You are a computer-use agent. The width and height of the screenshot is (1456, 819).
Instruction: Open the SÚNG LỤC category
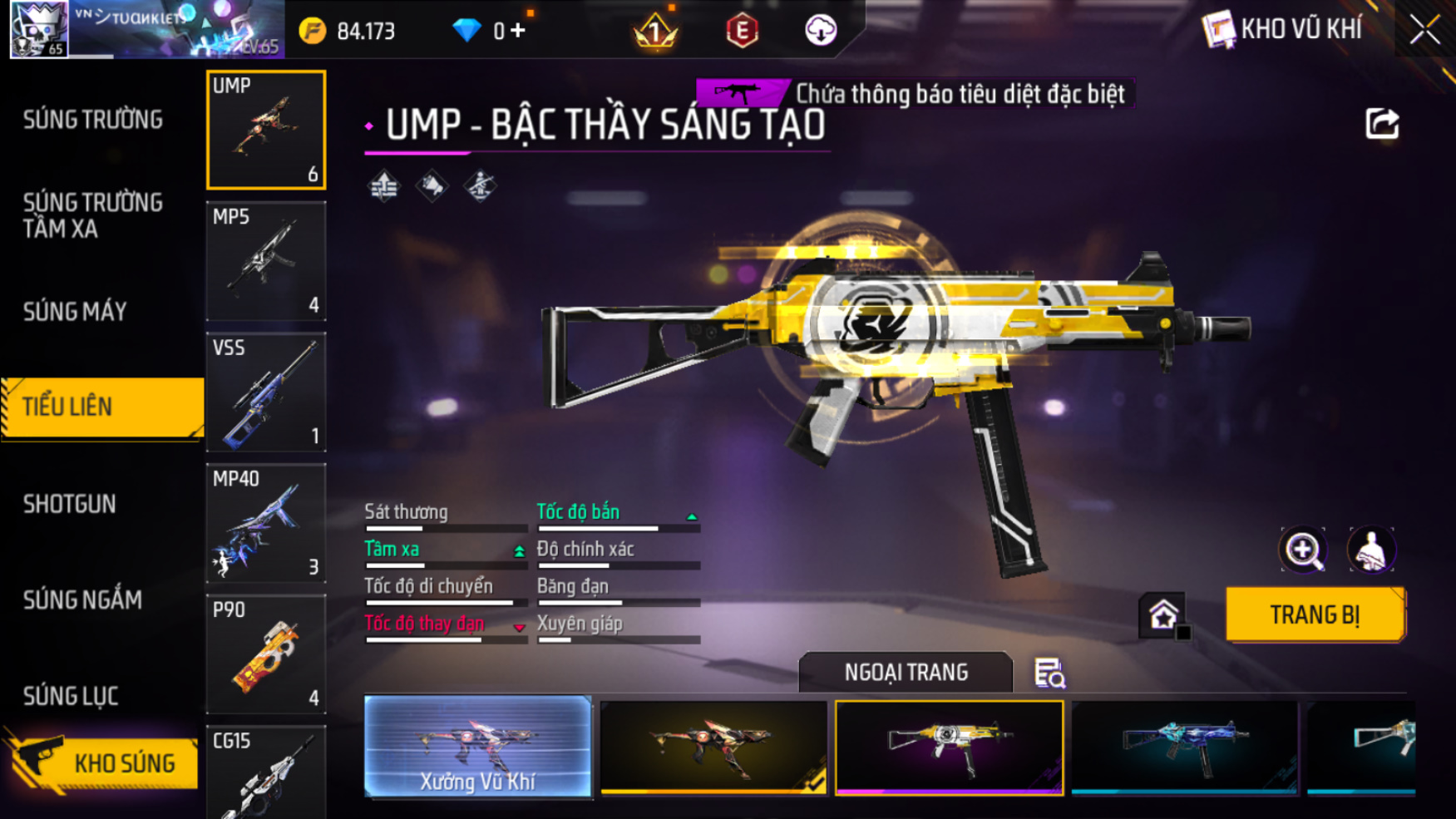[71, 696]
